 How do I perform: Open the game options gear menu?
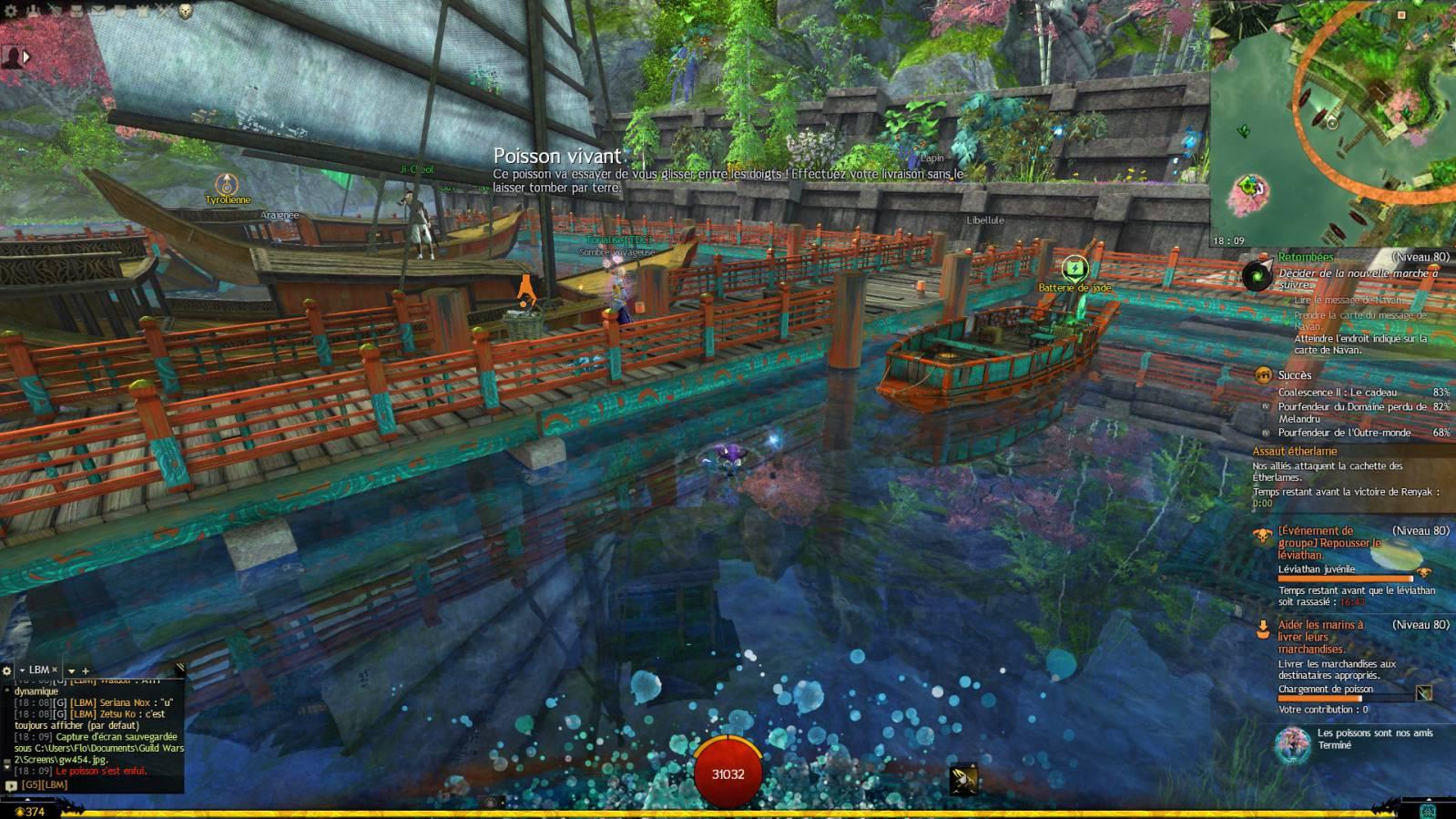(11, 11)
